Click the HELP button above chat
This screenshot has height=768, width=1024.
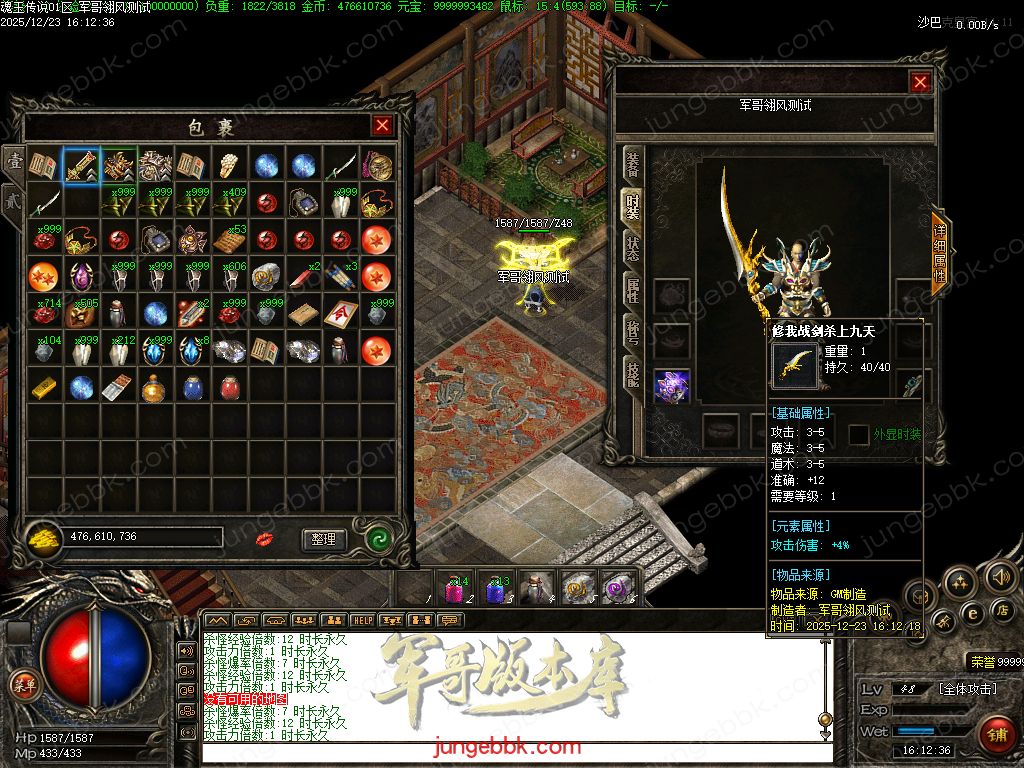[361, 620]
